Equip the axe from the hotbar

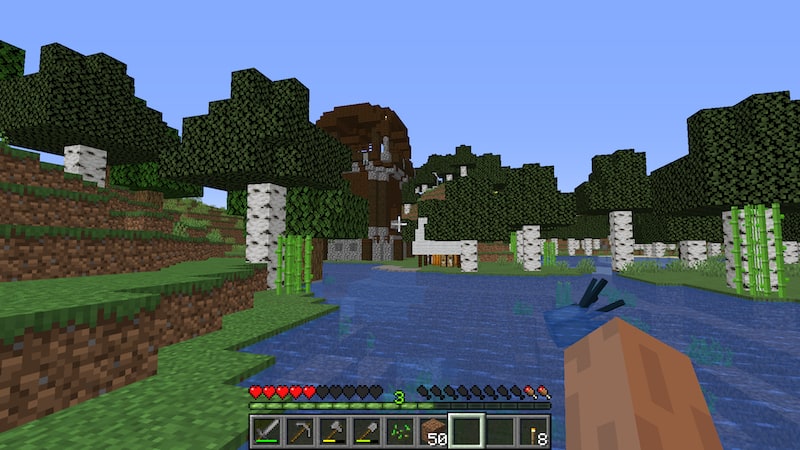click(333, 431)
